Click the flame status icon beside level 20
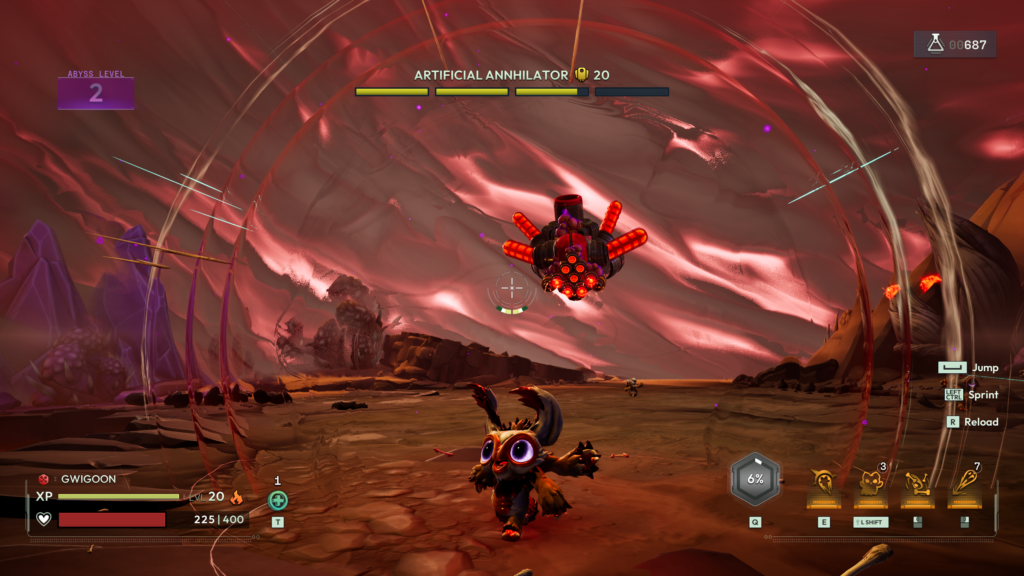 237,496
